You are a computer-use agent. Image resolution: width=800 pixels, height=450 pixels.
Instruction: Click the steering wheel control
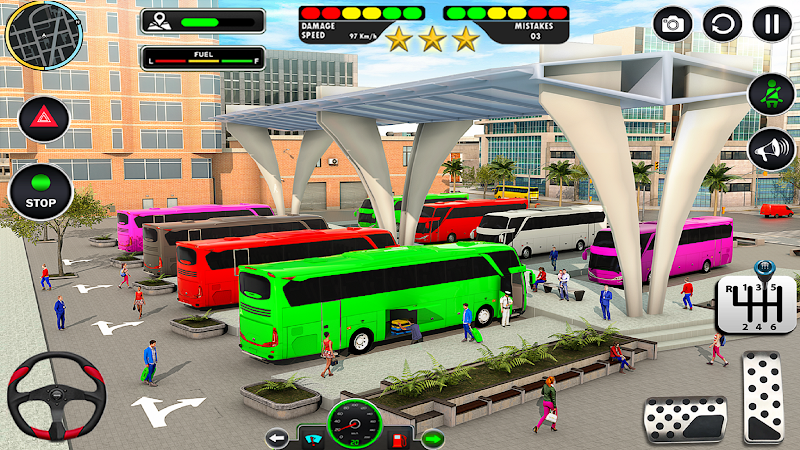pos(56,394)
